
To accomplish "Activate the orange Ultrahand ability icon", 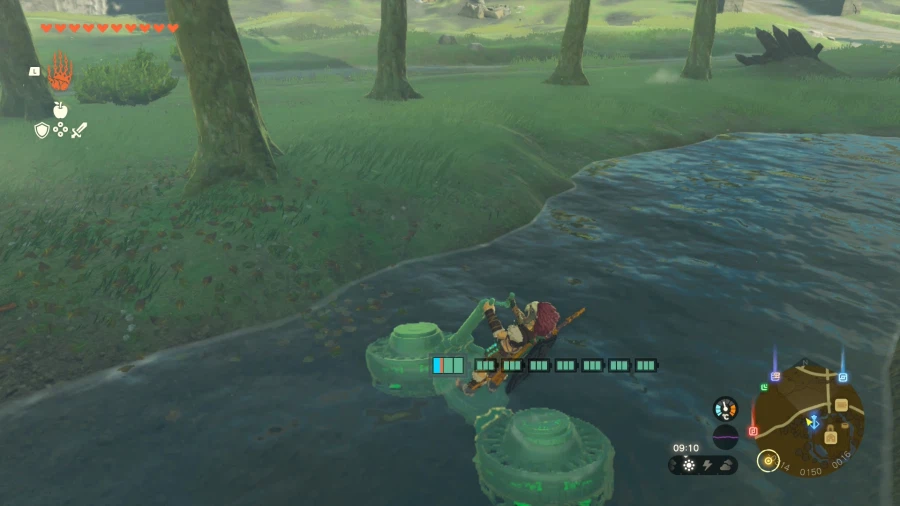I will [60, 73].
